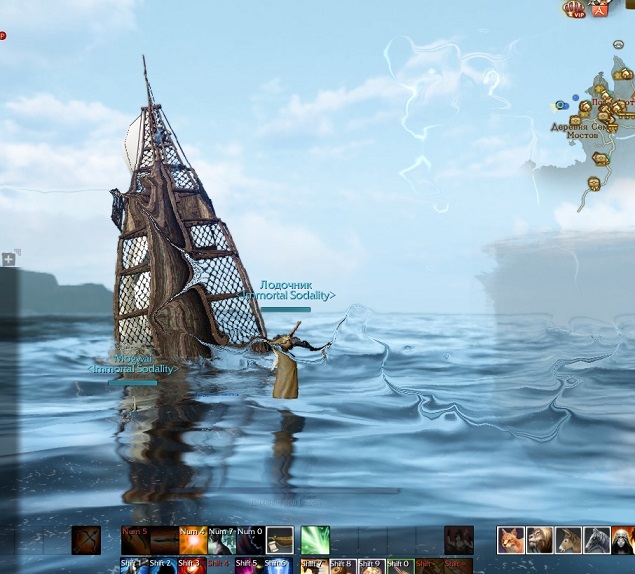
Task: Trigger the Num 0 skill slot
Action: (250, 540)
